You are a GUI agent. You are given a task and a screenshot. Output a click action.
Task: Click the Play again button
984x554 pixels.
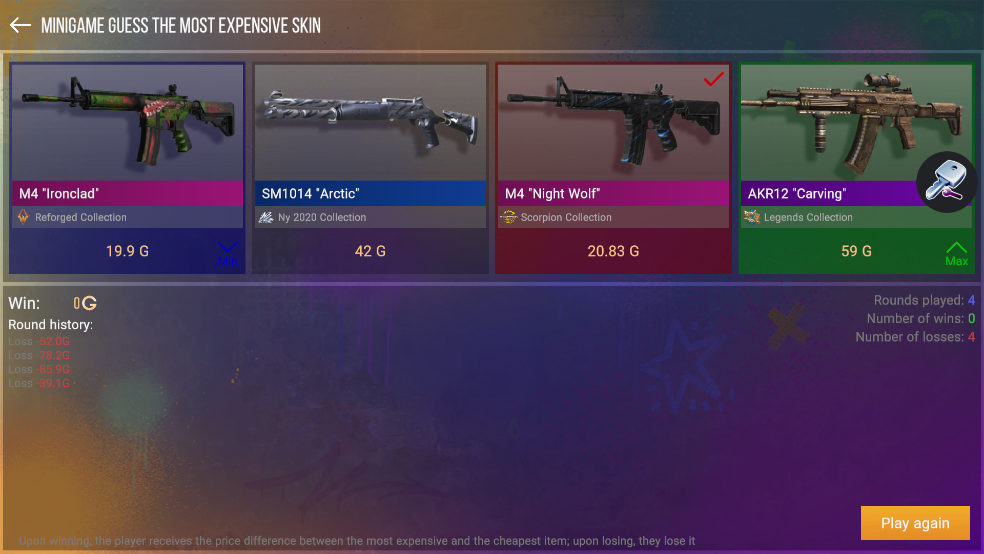pyautogui.click(x=915, y=523)
